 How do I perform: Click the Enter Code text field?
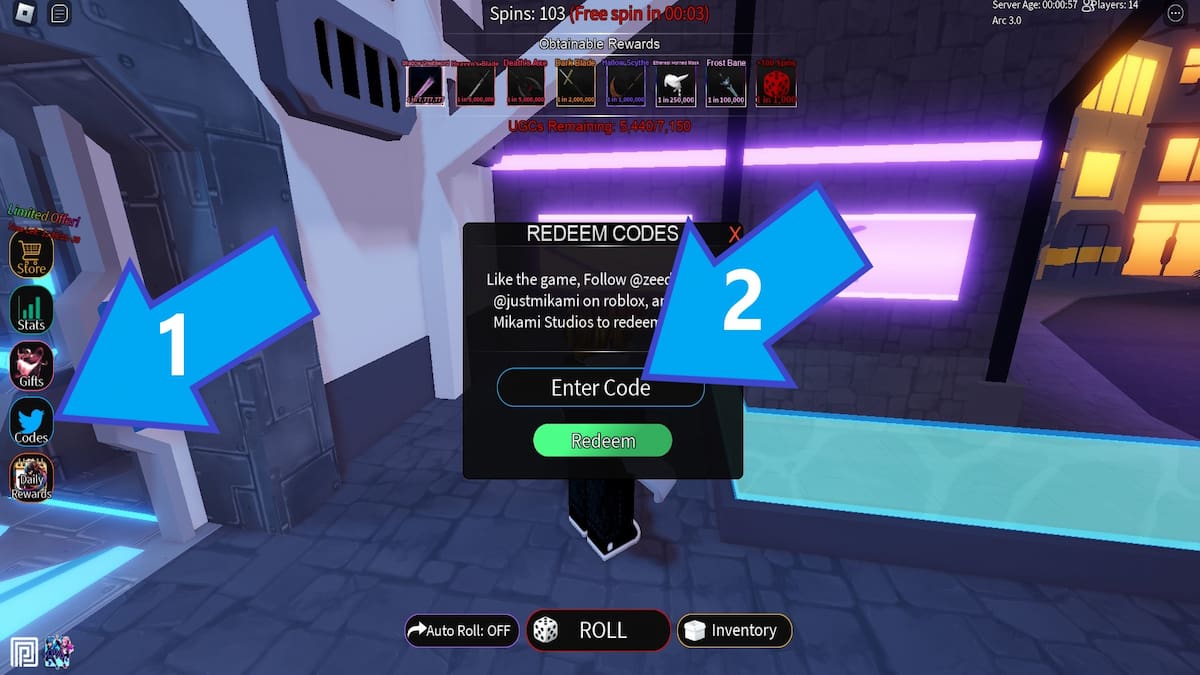click(x=600, y=388)
